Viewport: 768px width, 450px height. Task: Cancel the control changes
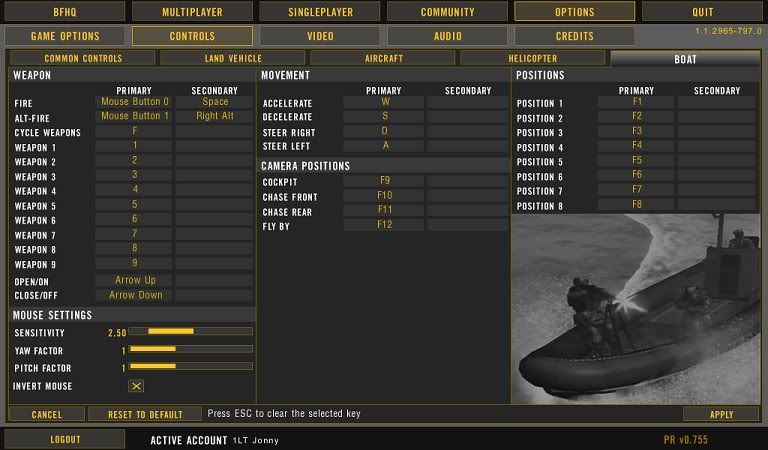tap(46, 414)
